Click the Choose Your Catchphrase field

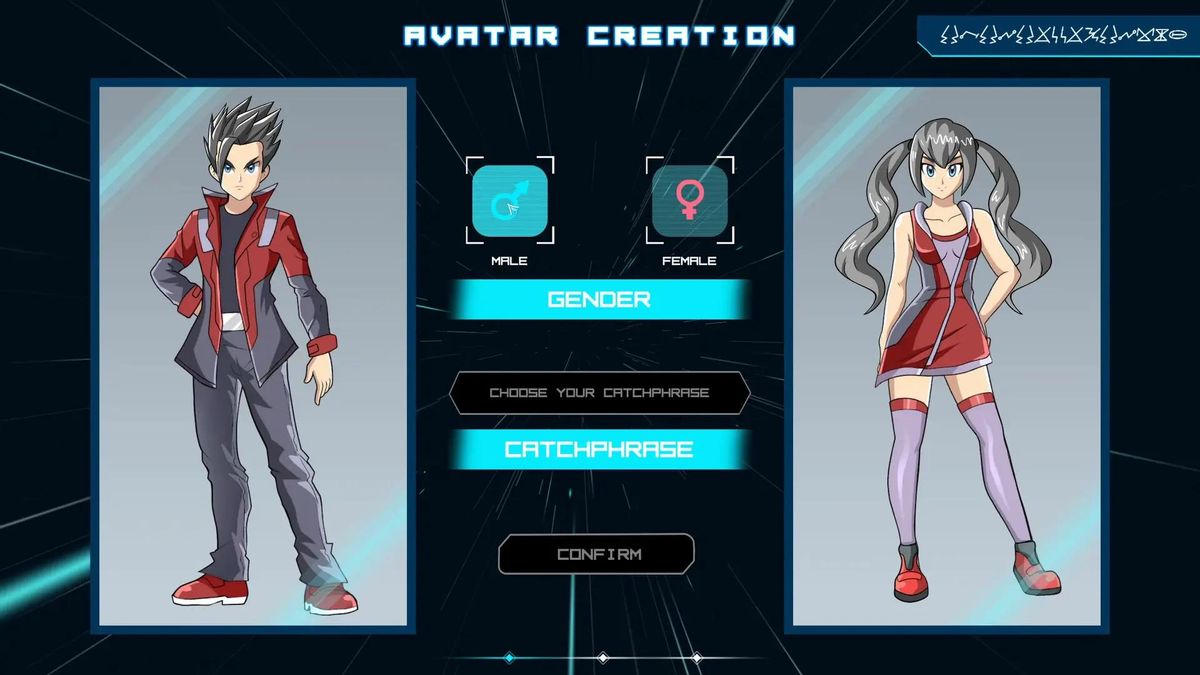coord(599,393)
